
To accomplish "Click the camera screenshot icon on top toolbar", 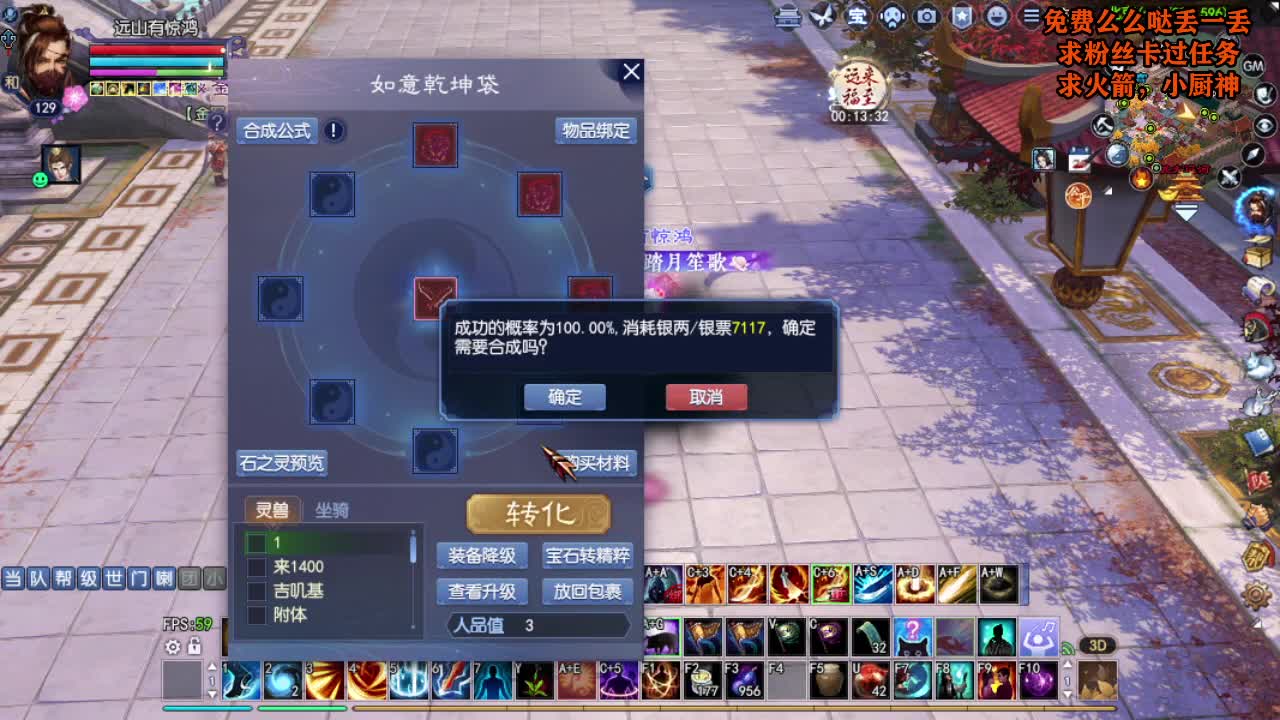I will 926,16.
